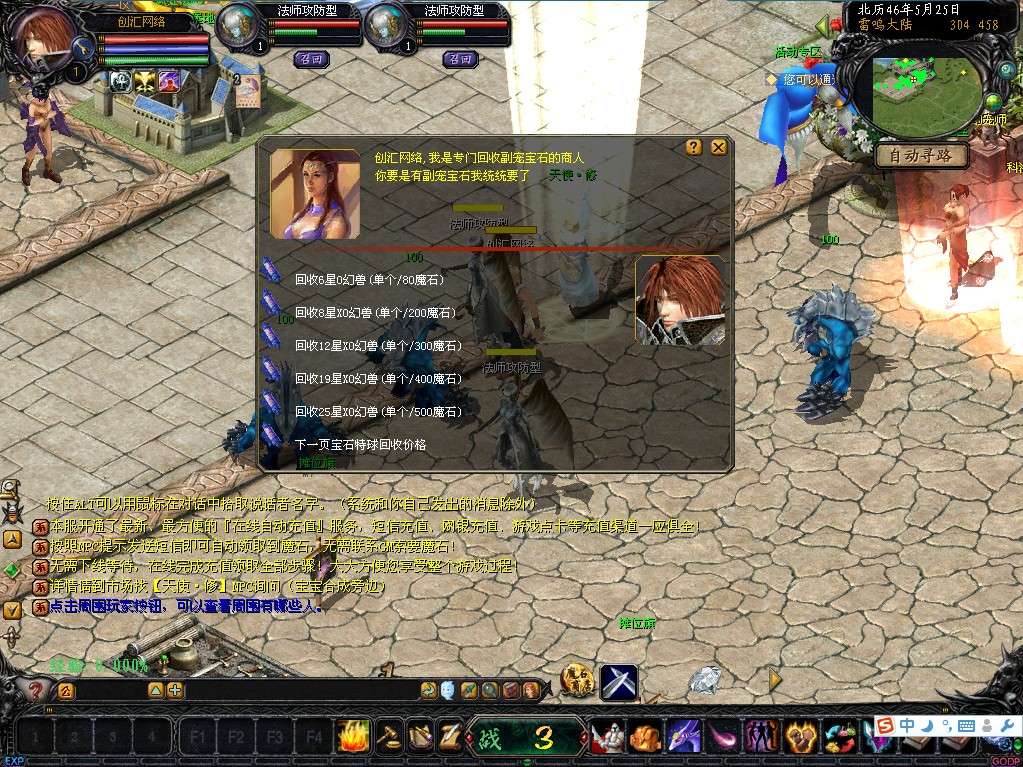Toggle the 战 battle mode indicator
1023x767 pixels.
[x=492, y=738]
